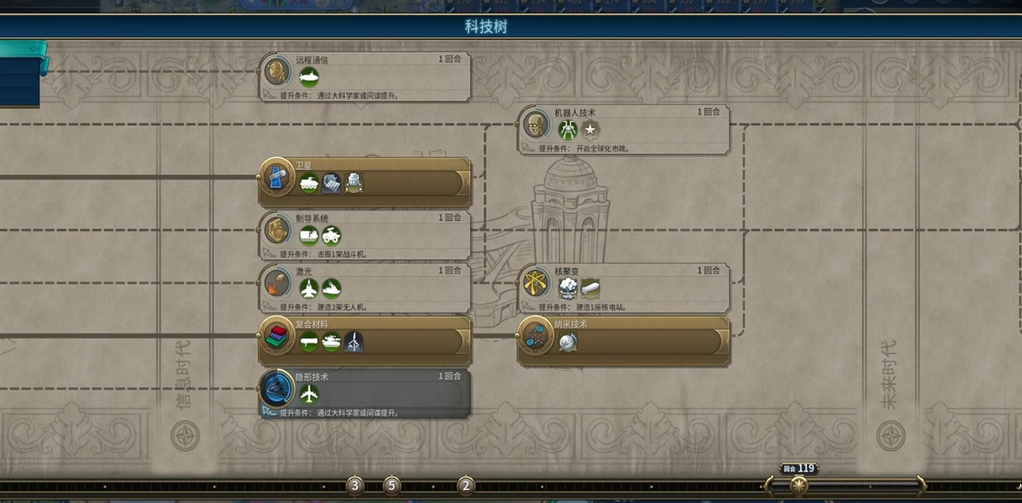Click the mushroom cloud unlock icon in 核聚变
Viewport: 1022px width, 503px height.
(x=568, y=289)
